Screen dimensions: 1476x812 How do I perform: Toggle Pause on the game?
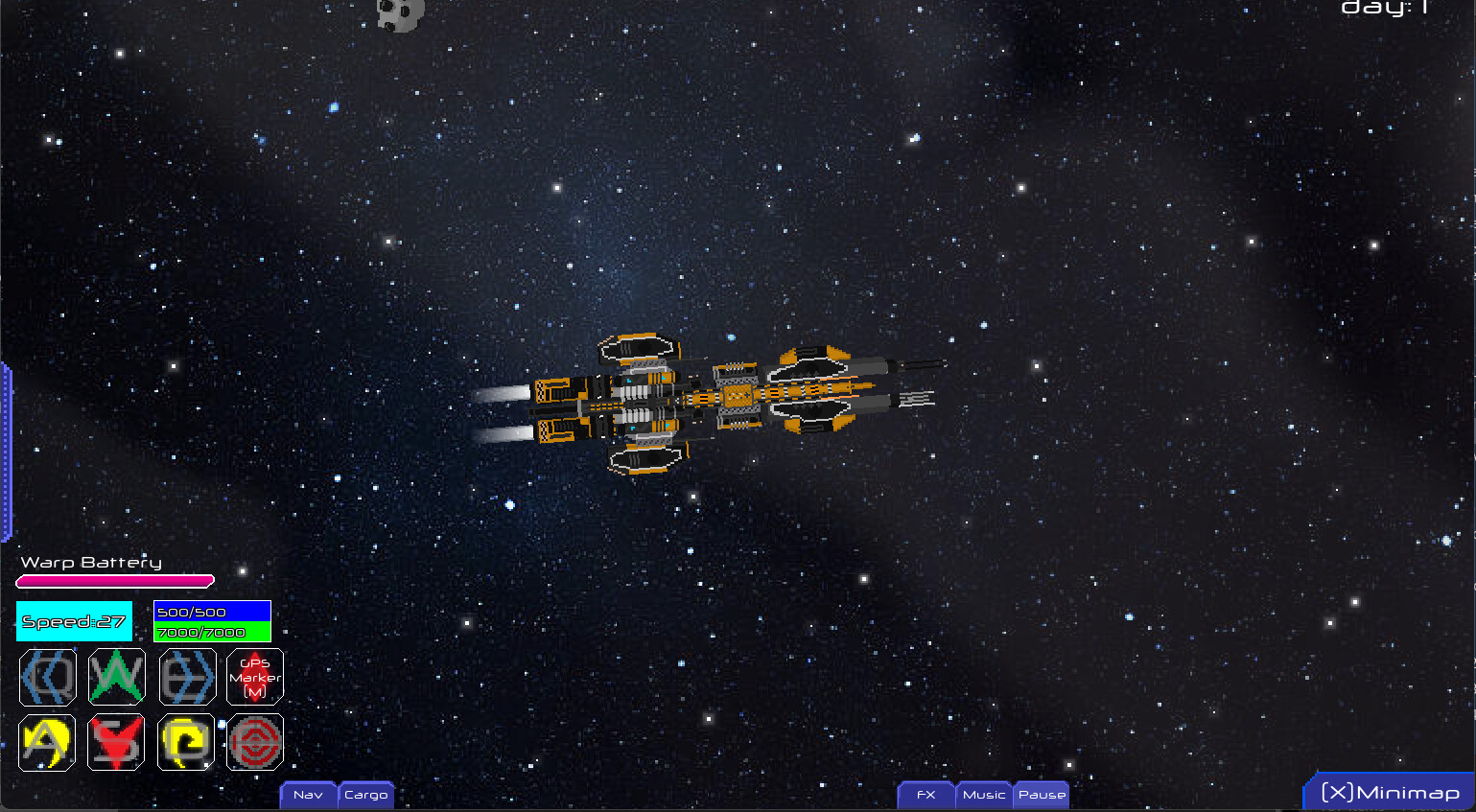(1041, 795)
